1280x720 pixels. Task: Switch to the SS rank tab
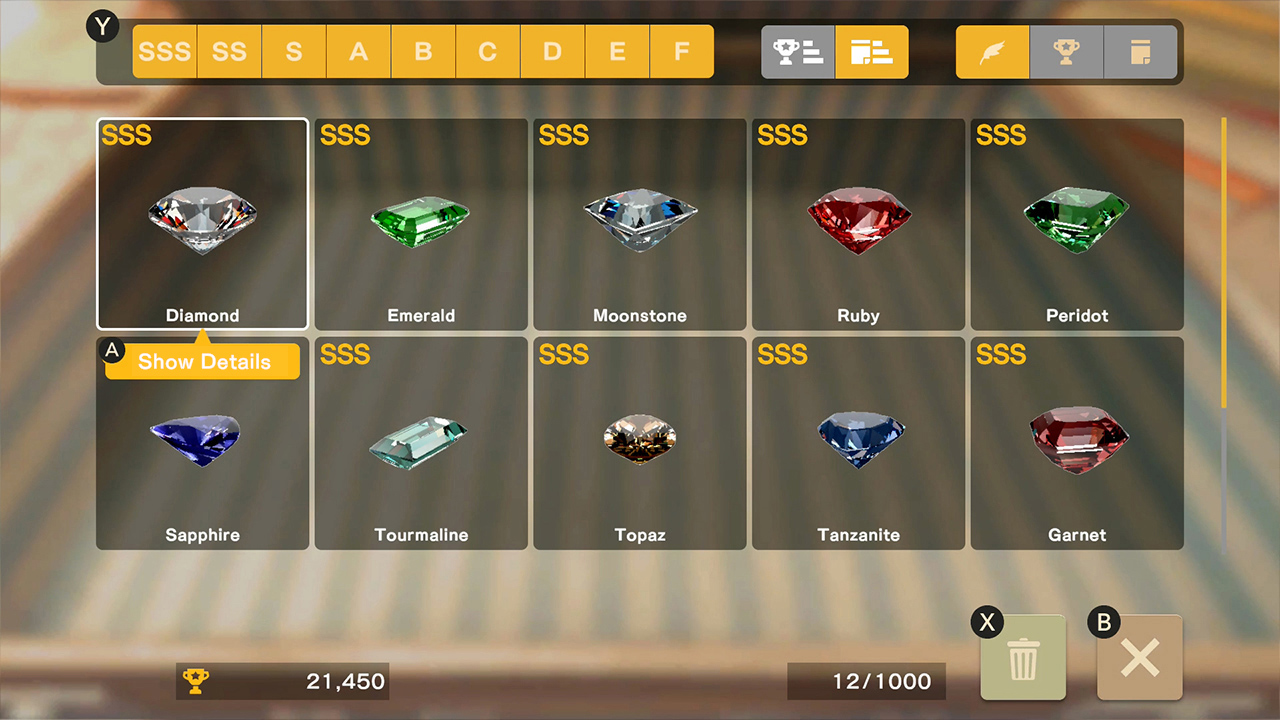(x=229, y=51)
